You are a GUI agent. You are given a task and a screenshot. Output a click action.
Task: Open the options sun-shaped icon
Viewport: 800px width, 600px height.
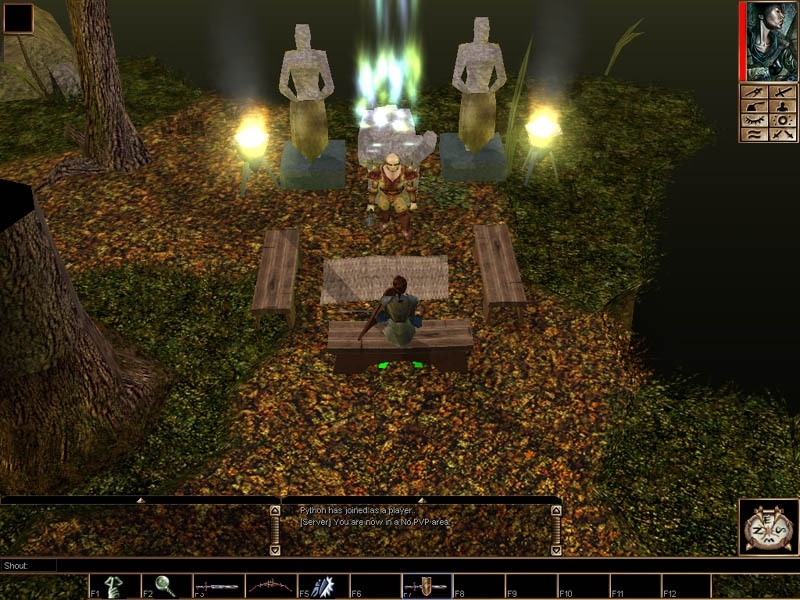point(783,120)
